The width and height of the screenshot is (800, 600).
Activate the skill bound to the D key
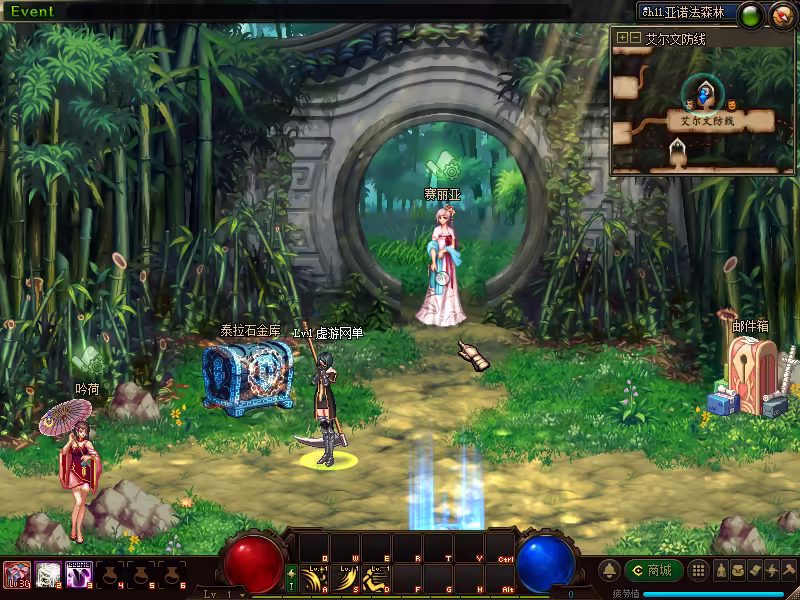click(x=376, y=578)
